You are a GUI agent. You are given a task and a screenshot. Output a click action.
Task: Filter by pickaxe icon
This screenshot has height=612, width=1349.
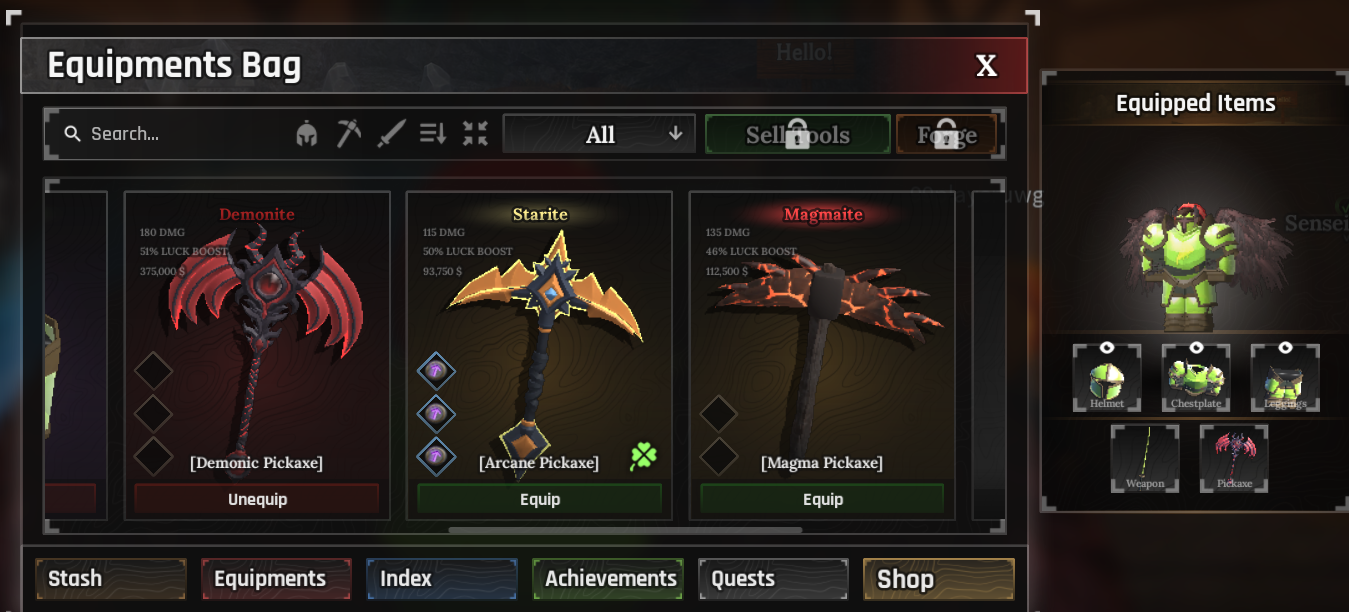[x=348, y=133]
